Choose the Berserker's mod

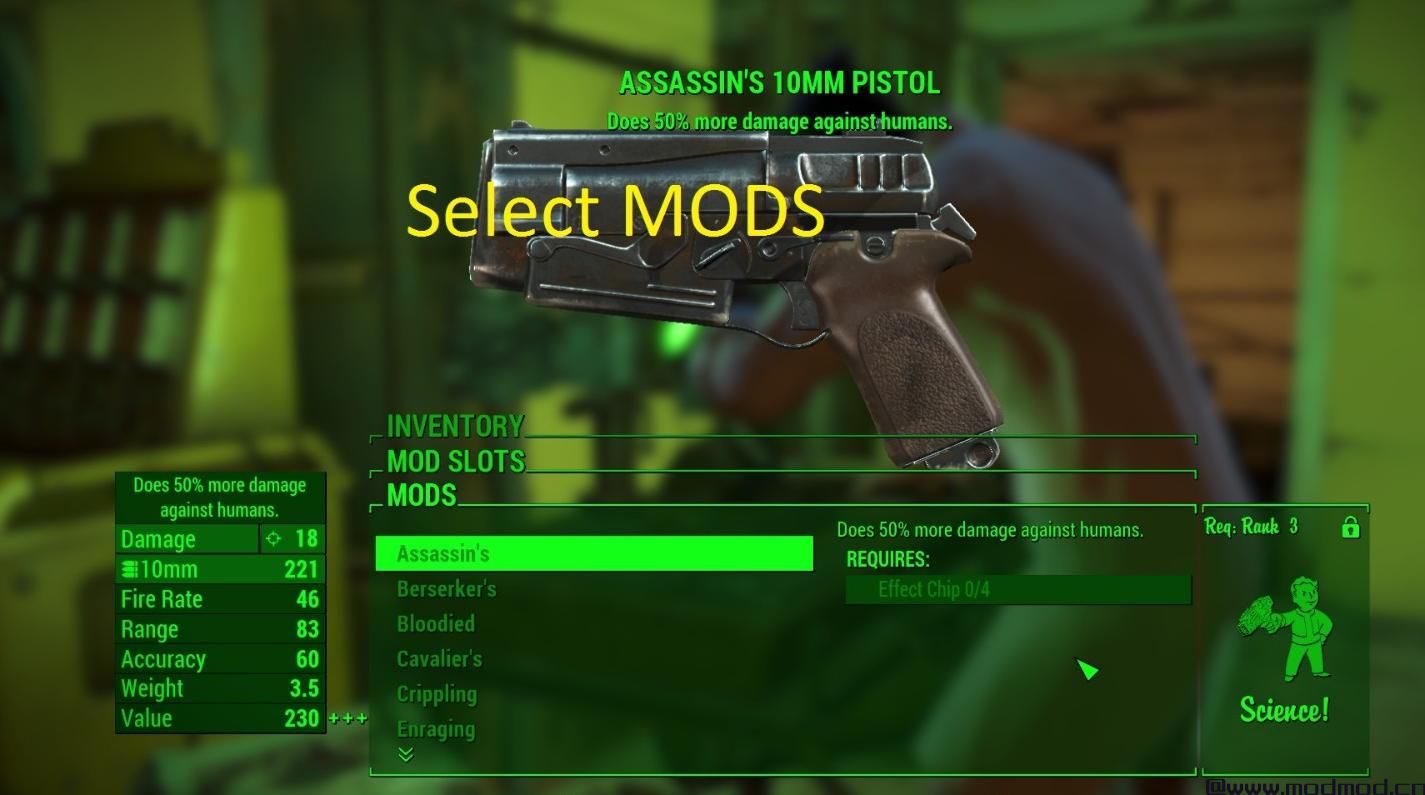[446, 589]
